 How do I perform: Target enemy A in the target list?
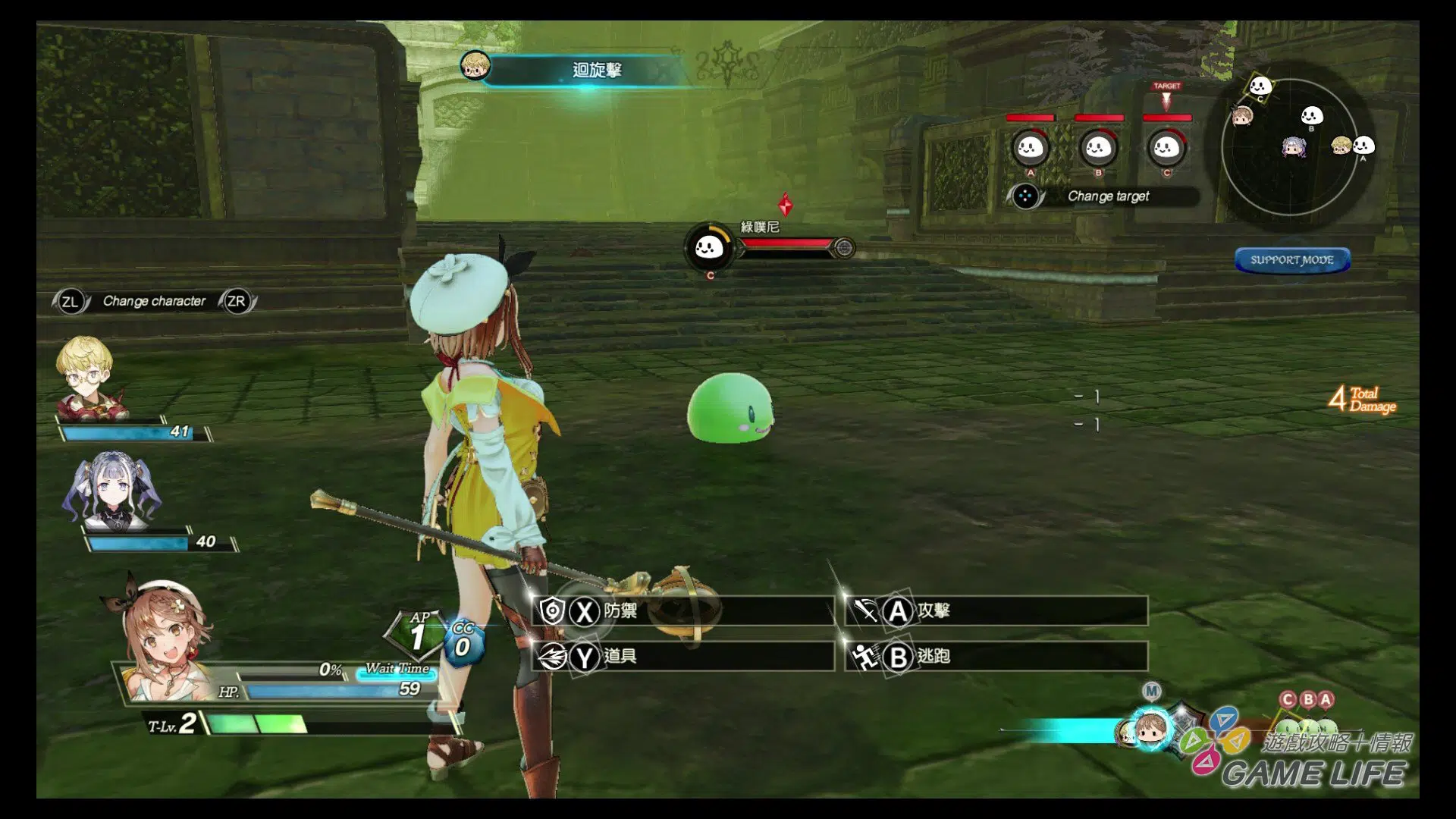(x=1030, y=148)
